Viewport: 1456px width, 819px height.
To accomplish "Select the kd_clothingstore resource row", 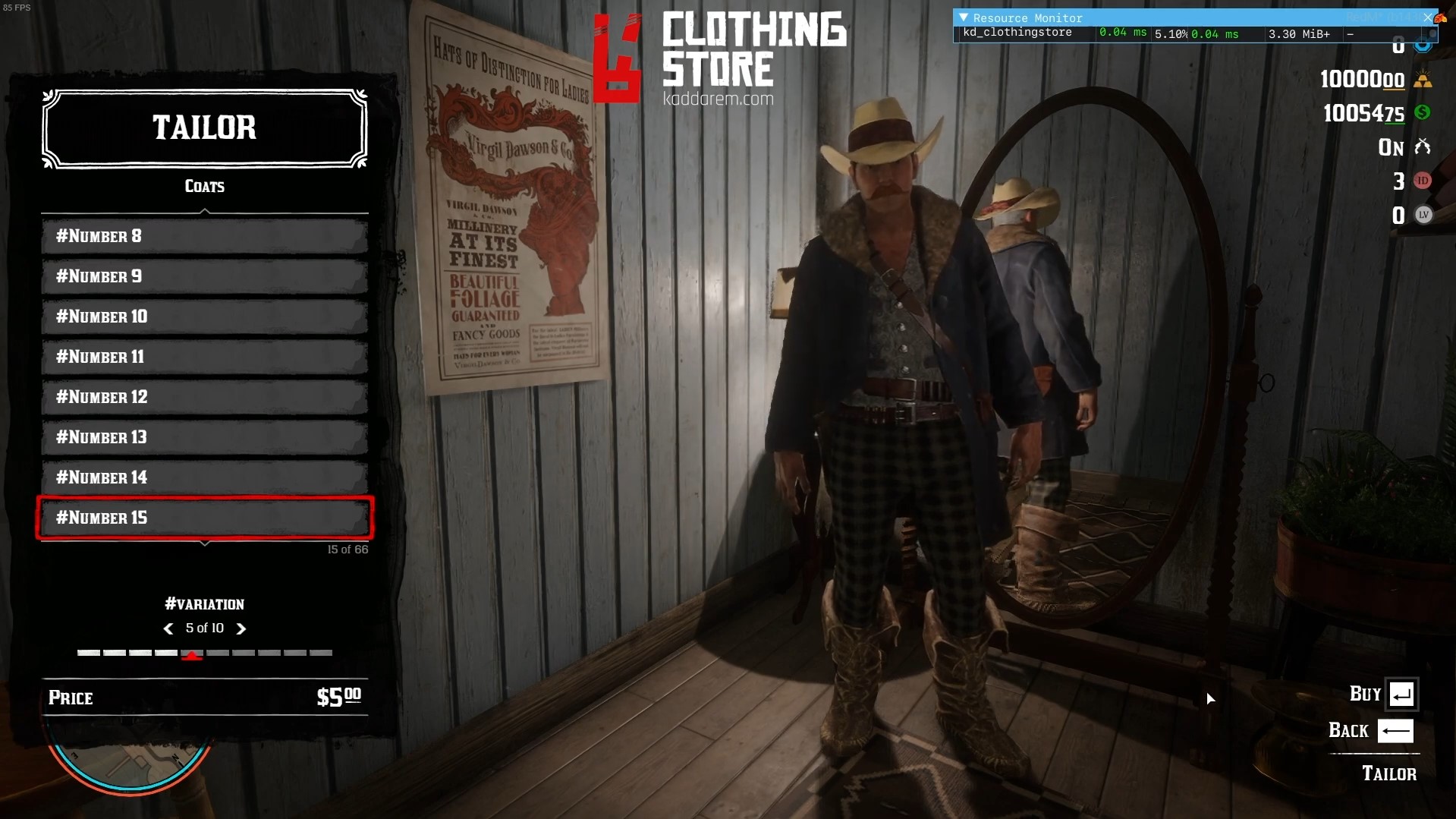I will [x=1017, y=33].
